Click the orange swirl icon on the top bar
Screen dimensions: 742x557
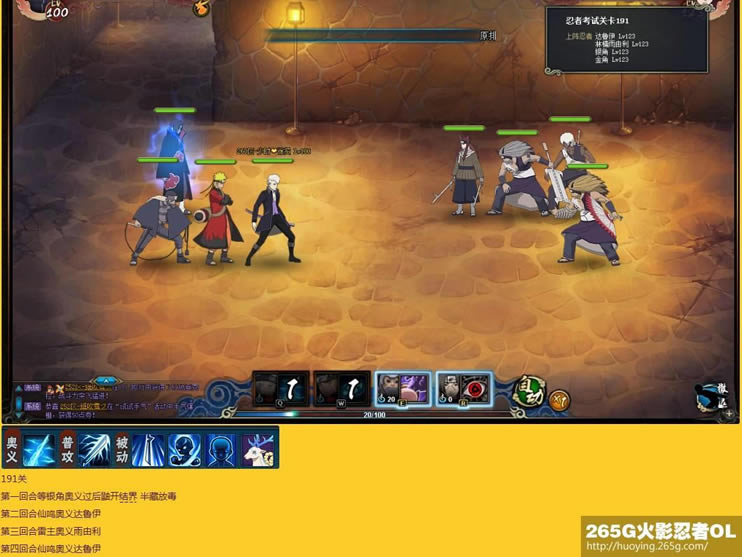(201, 7)
